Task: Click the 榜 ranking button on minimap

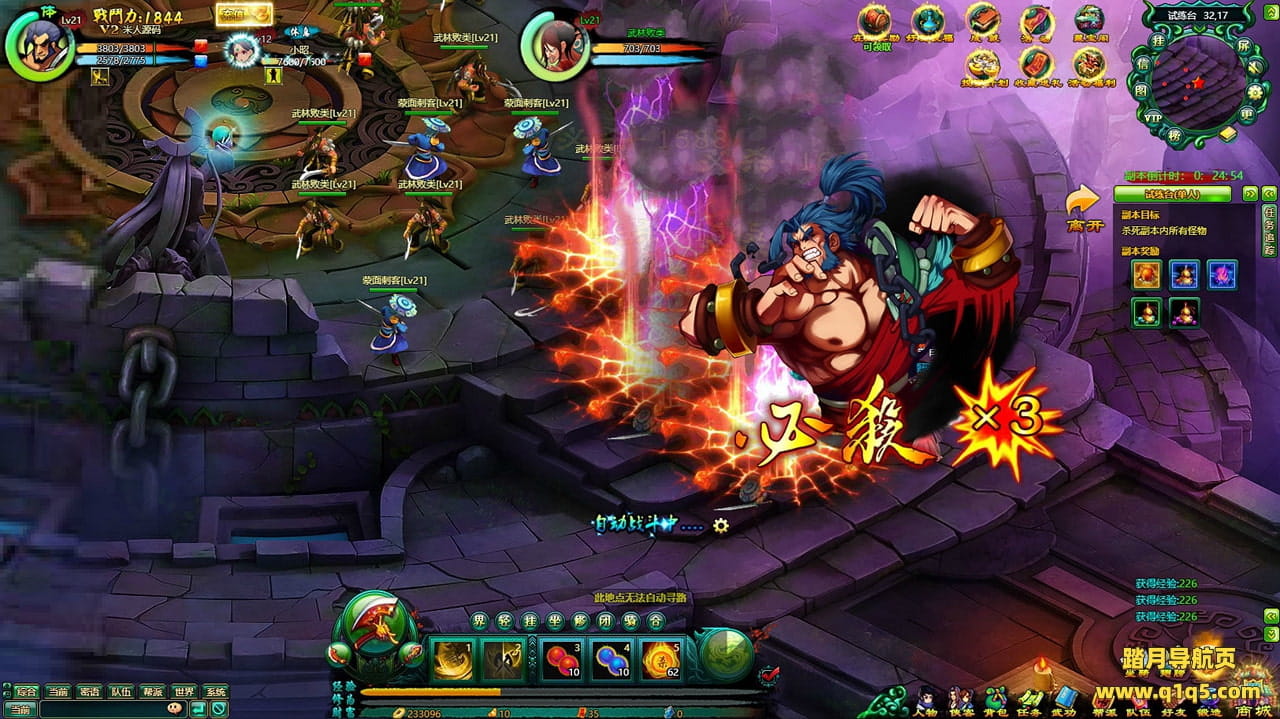Action: coord(1176,134)
